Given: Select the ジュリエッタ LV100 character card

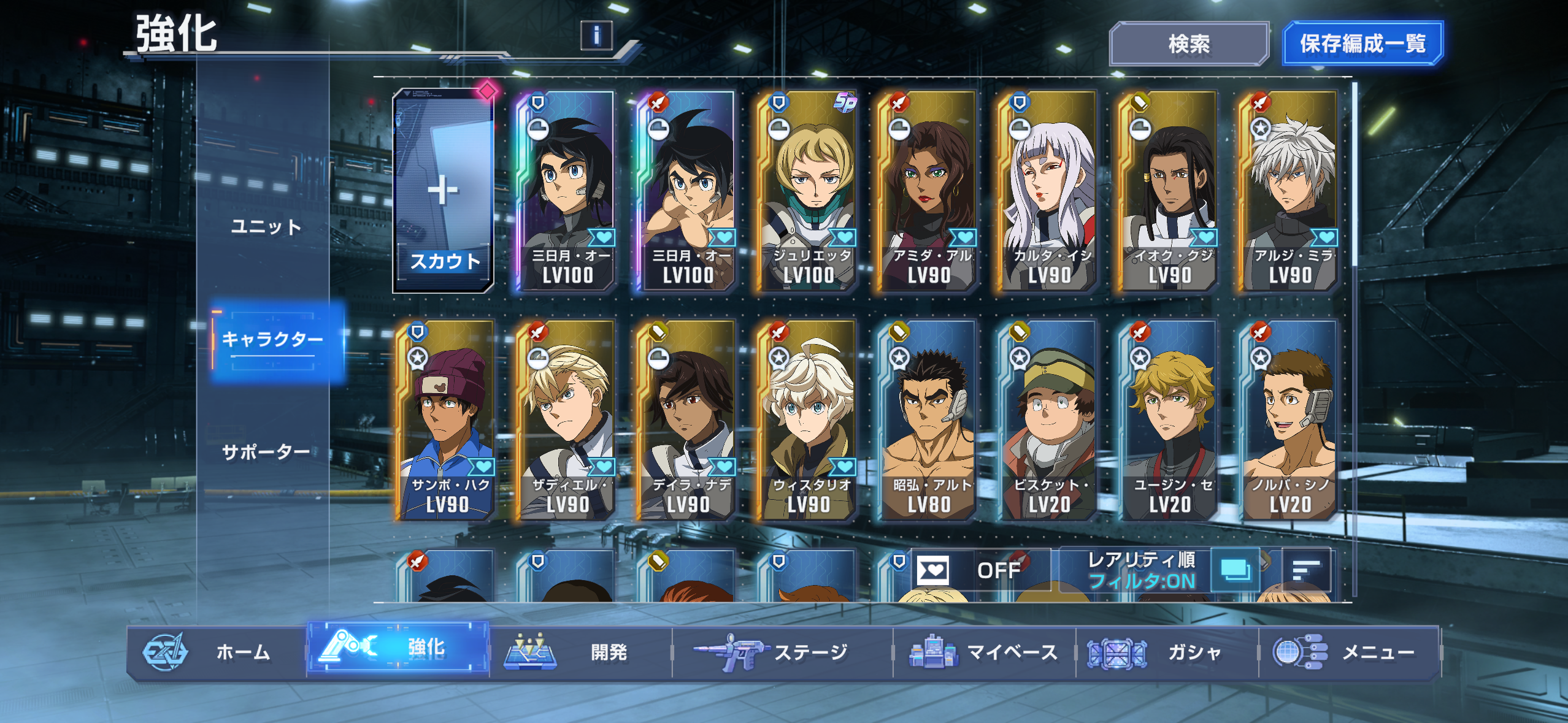Looking at the screenshot, I should click(x=808, y=191).
